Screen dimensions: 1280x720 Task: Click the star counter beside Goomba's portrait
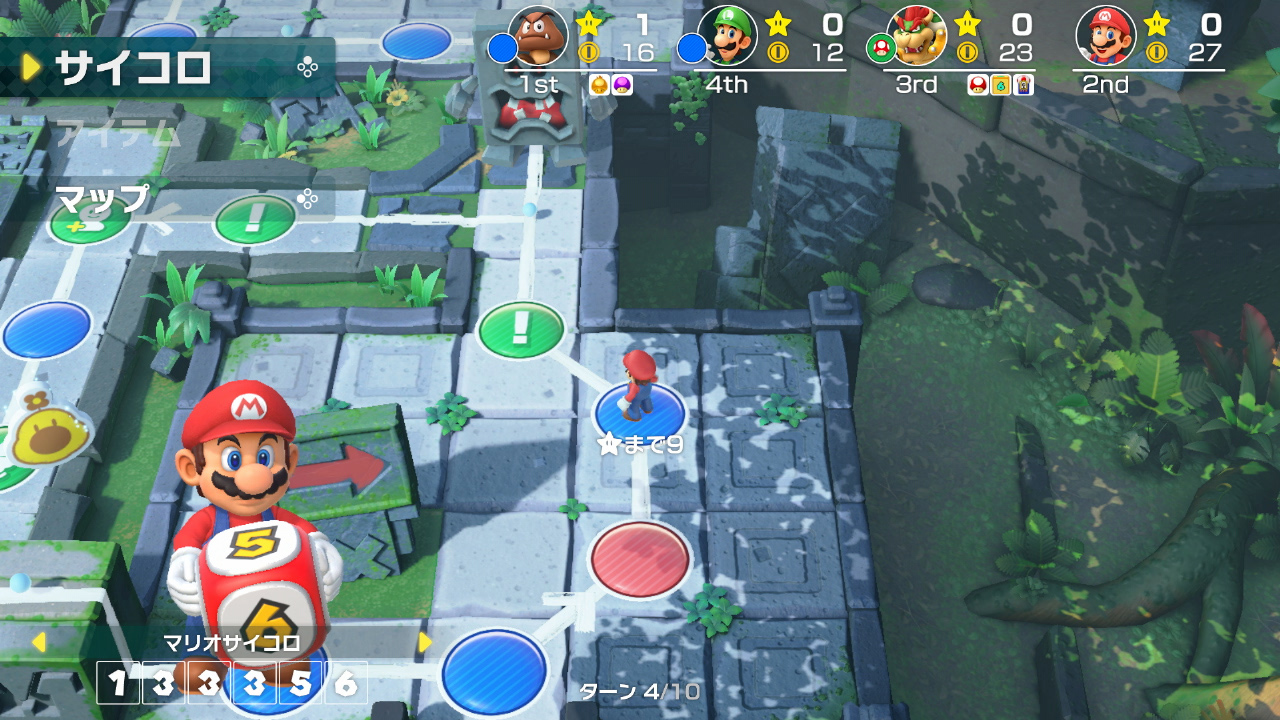click(590, 21)
